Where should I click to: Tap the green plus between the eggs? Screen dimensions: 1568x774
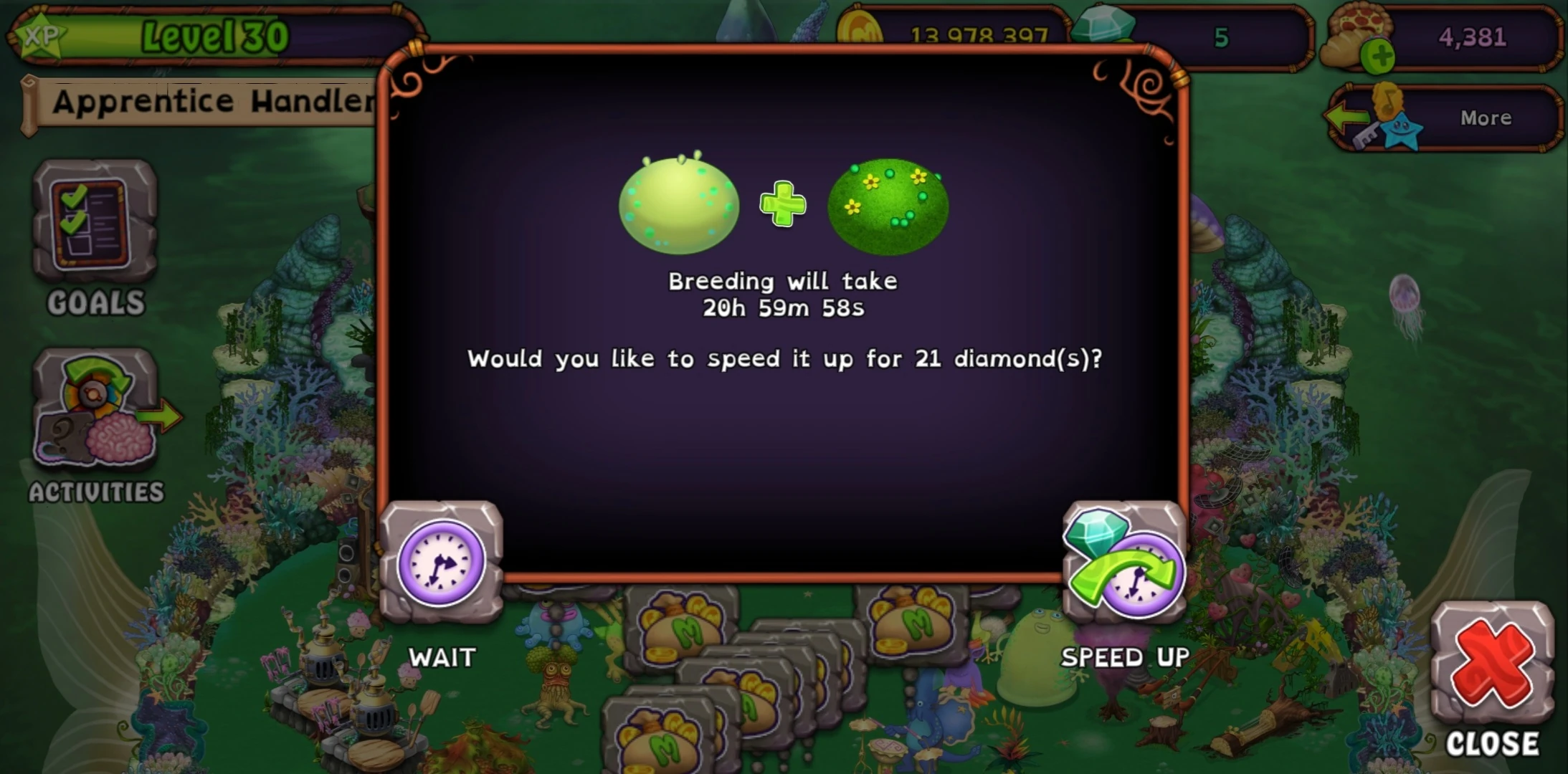[783, 204]
